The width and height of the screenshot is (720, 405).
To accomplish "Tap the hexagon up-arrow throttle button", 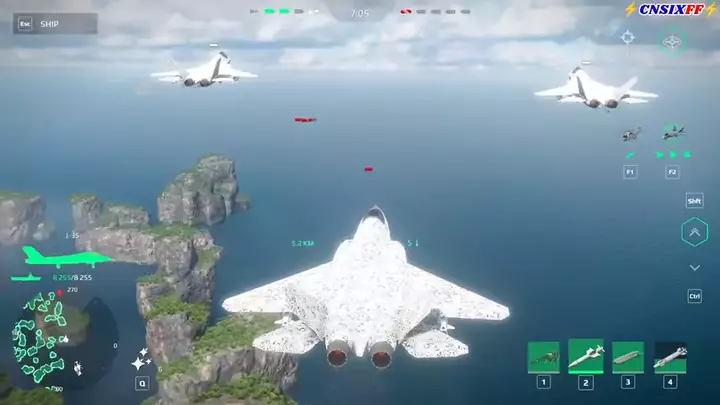I will click(694, 233).
